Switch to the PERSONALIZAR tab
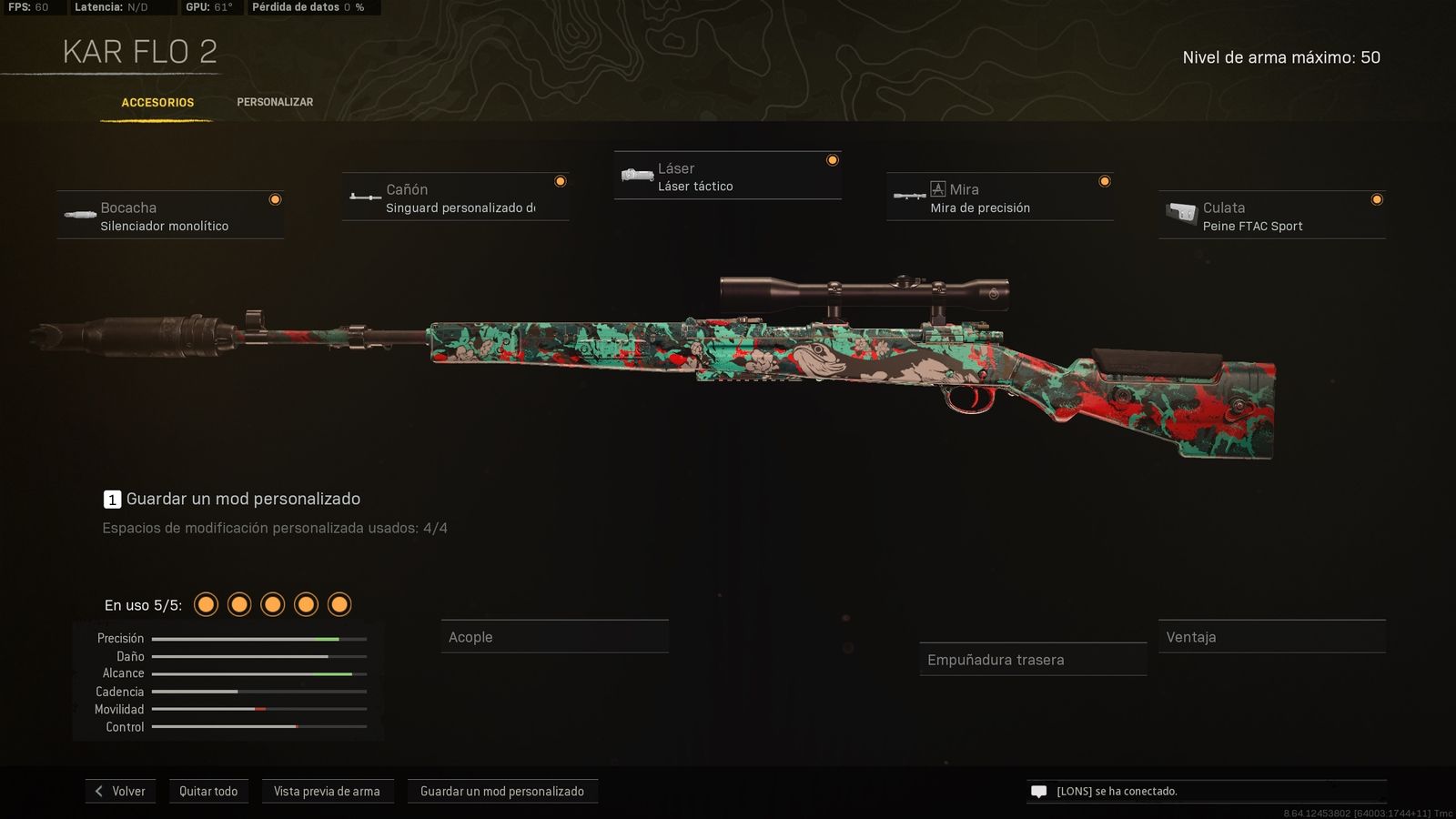The height and width of the screenshot is (819, 1456). click(275, 102)
